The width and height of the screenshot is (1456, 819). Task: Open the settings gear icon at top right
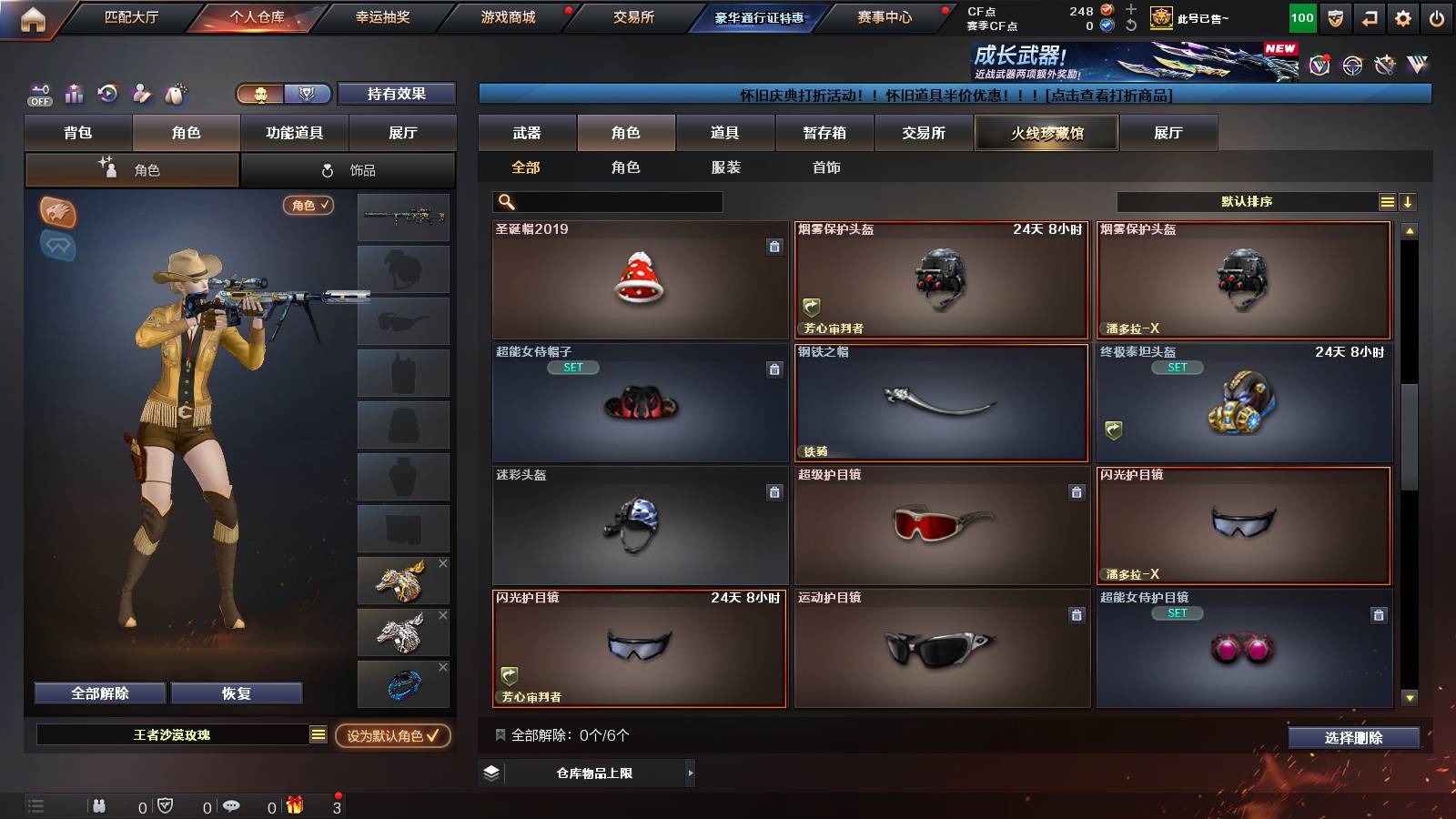(1402, 16)
